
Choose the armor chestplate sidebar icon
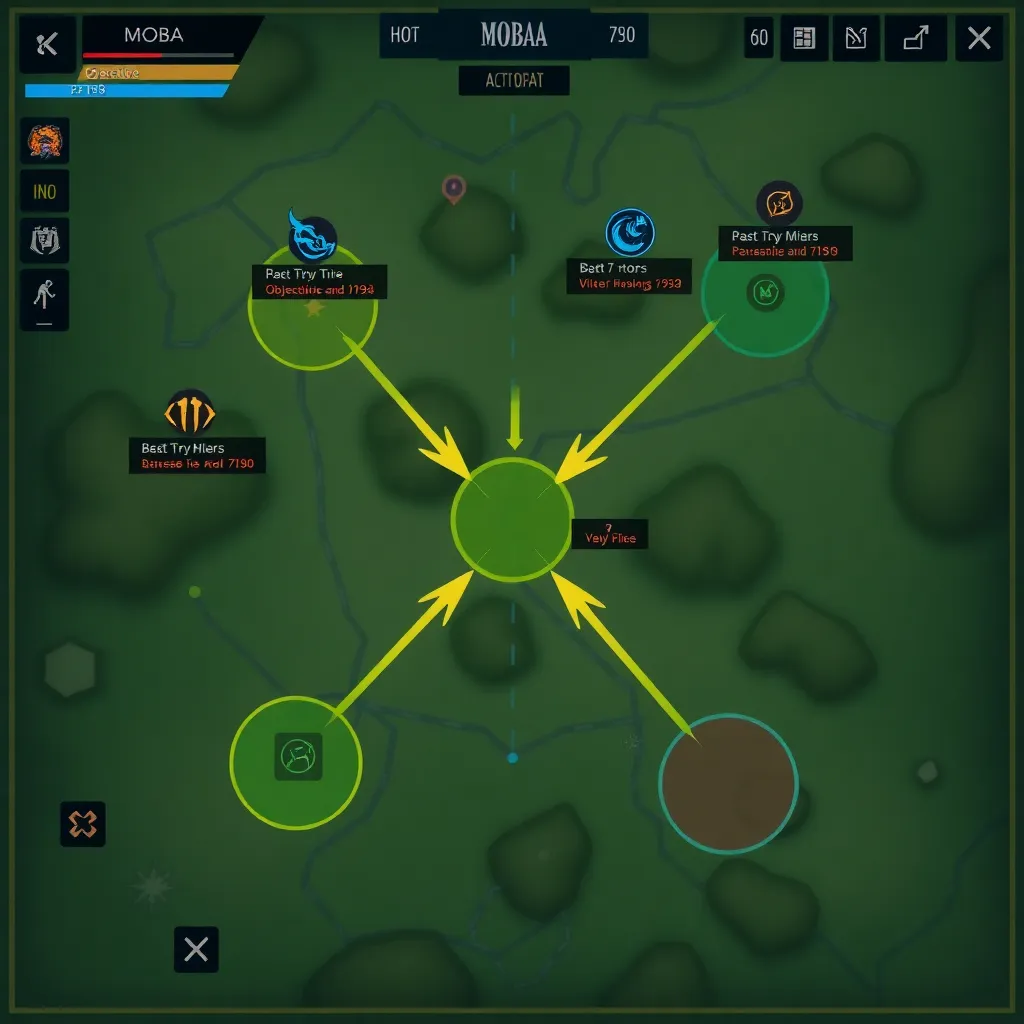[45, 241]
